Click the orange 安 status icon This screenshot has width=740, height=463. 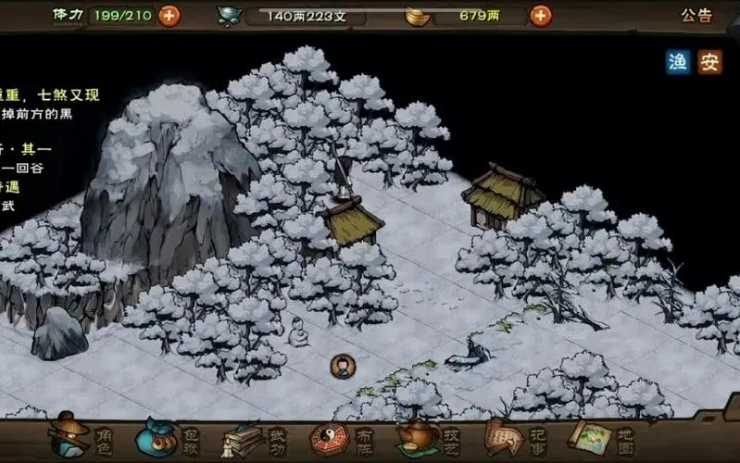[x=710, y=62]
